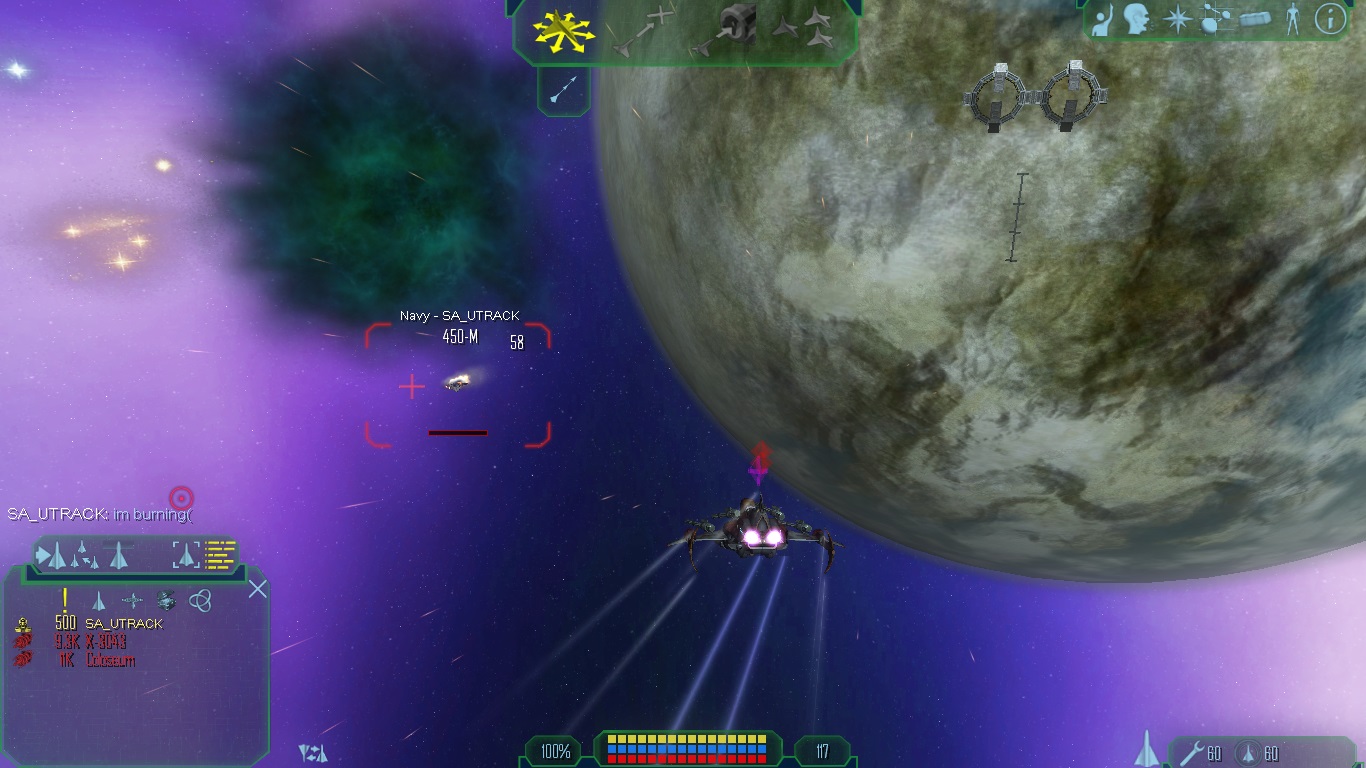Use the shield battery ship-in-circle icon
The image size is (1366, 768).
coord(1246,752)
